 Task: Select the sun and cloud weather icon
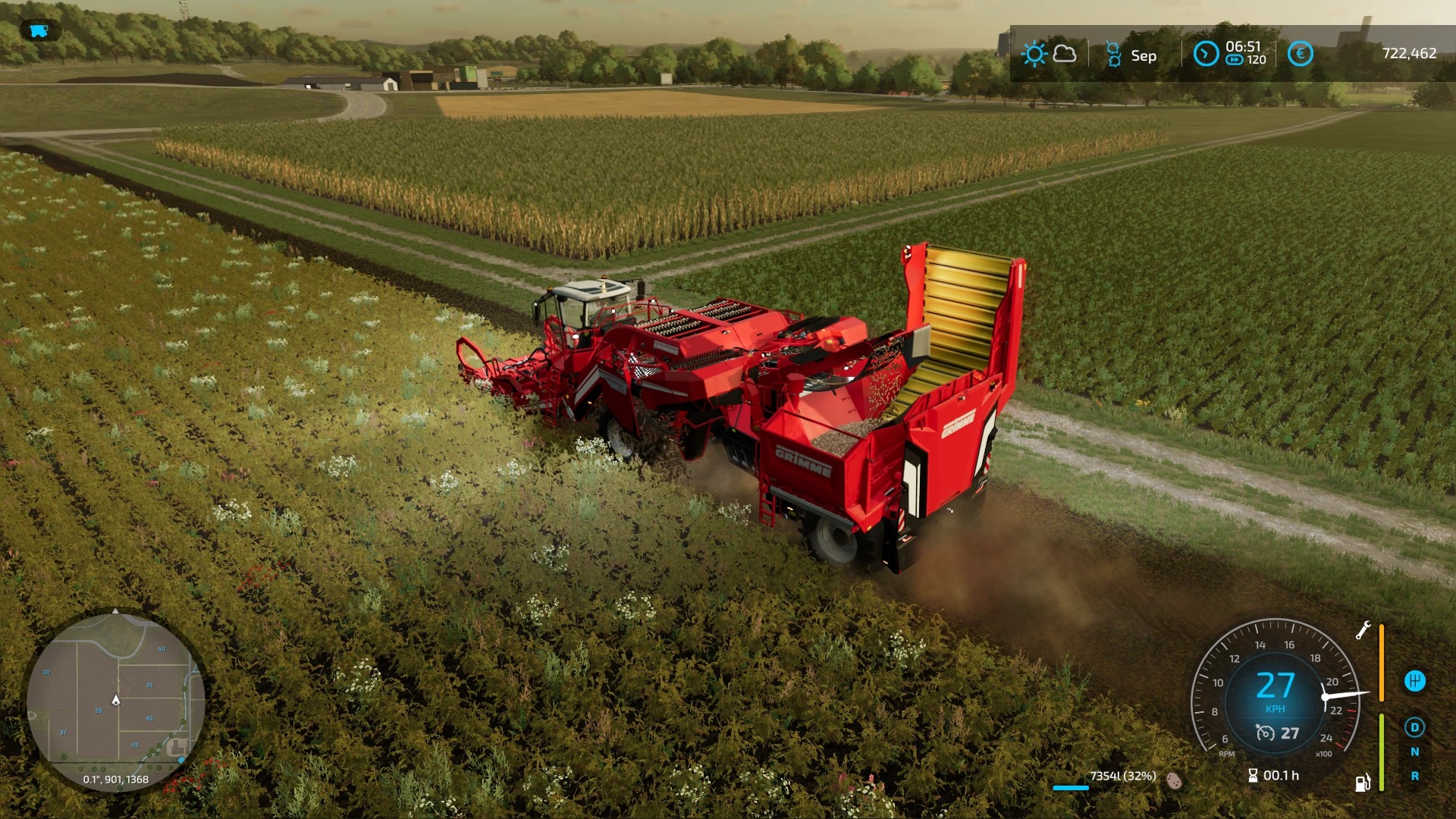[x=1049, y=55]
